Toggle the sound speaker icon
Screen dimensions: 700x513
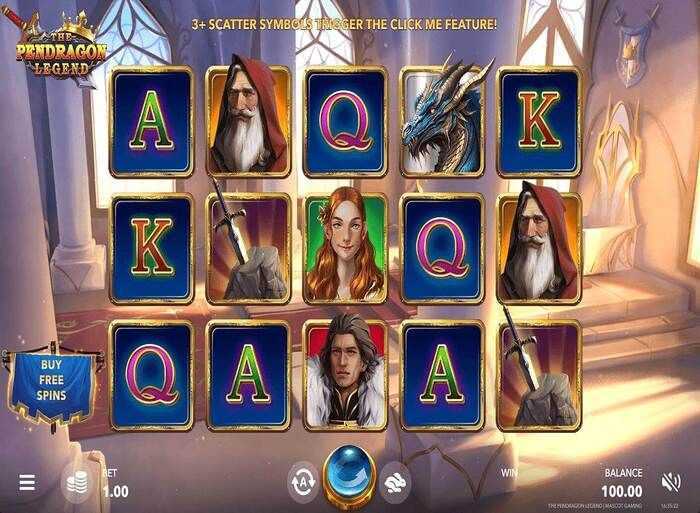[671, 482]
